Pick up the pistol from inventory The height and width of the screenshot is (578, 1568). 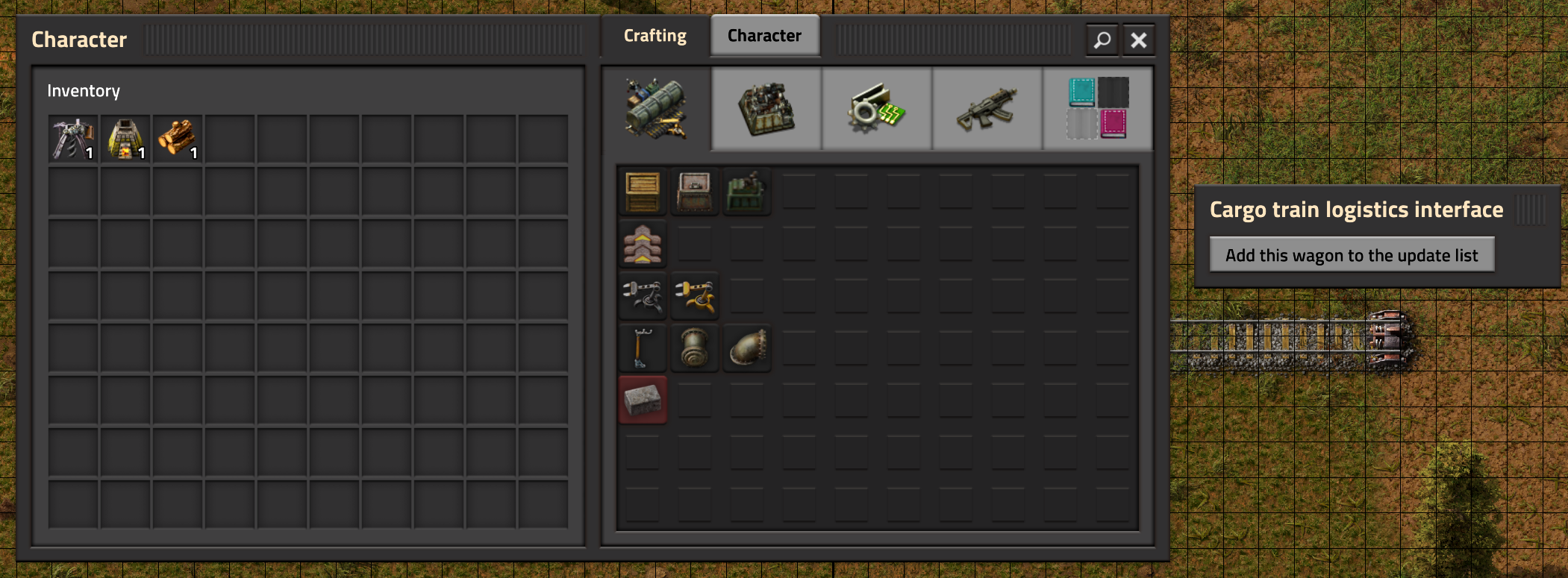(x=72, y=136)
